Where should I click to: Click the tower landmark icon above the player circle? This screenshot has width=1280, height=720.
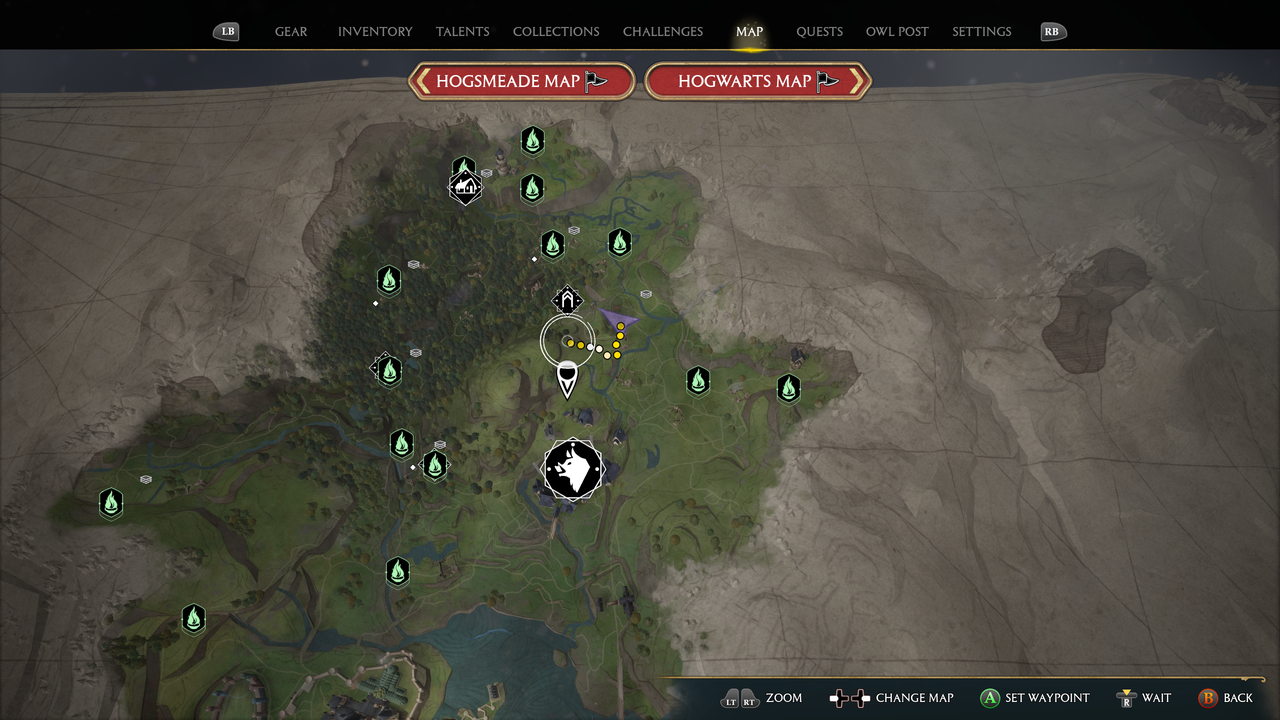(x=568, y=299)
